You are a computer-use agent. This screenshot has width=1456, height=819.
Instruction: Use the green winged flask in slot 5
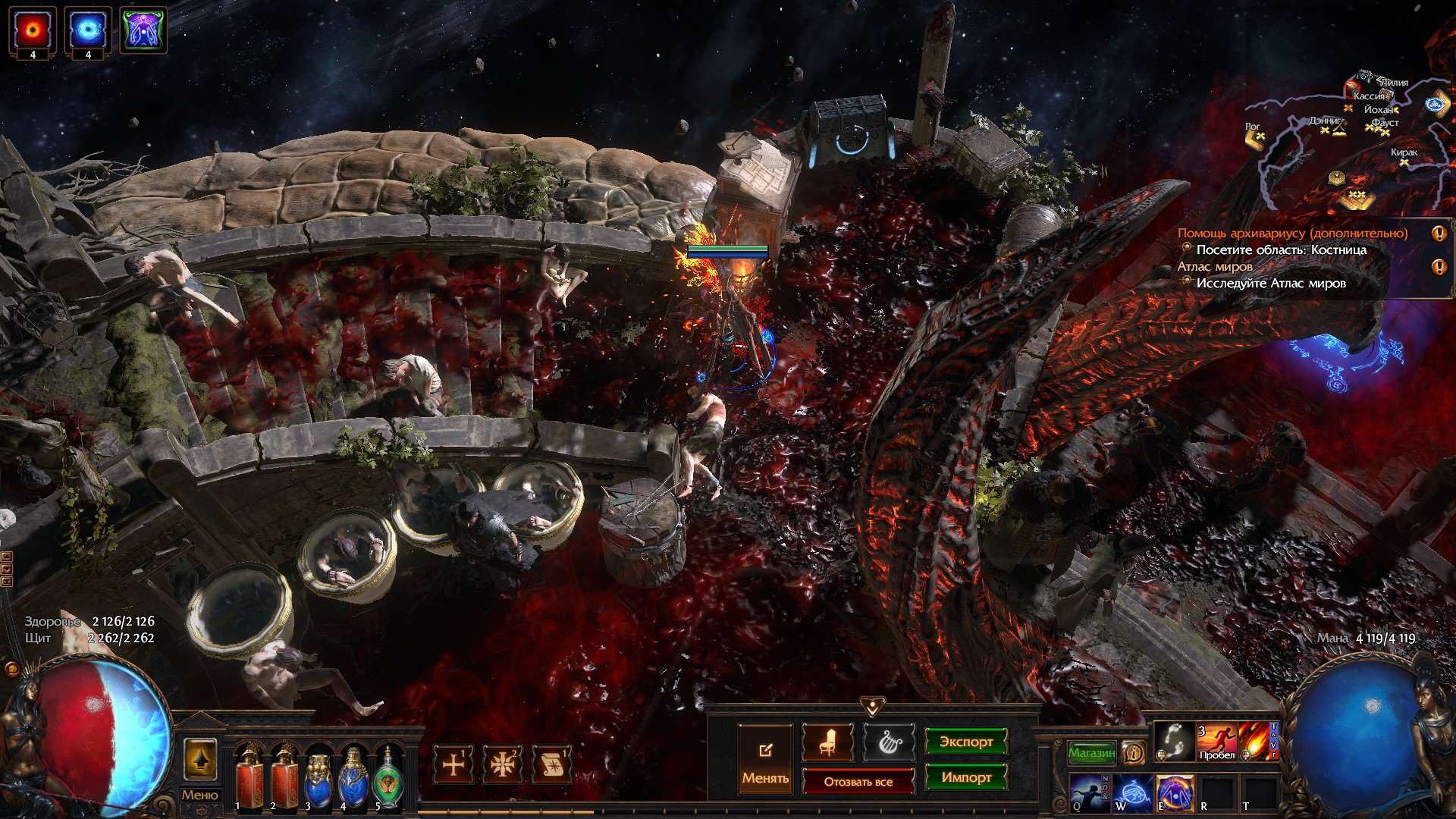387,777
